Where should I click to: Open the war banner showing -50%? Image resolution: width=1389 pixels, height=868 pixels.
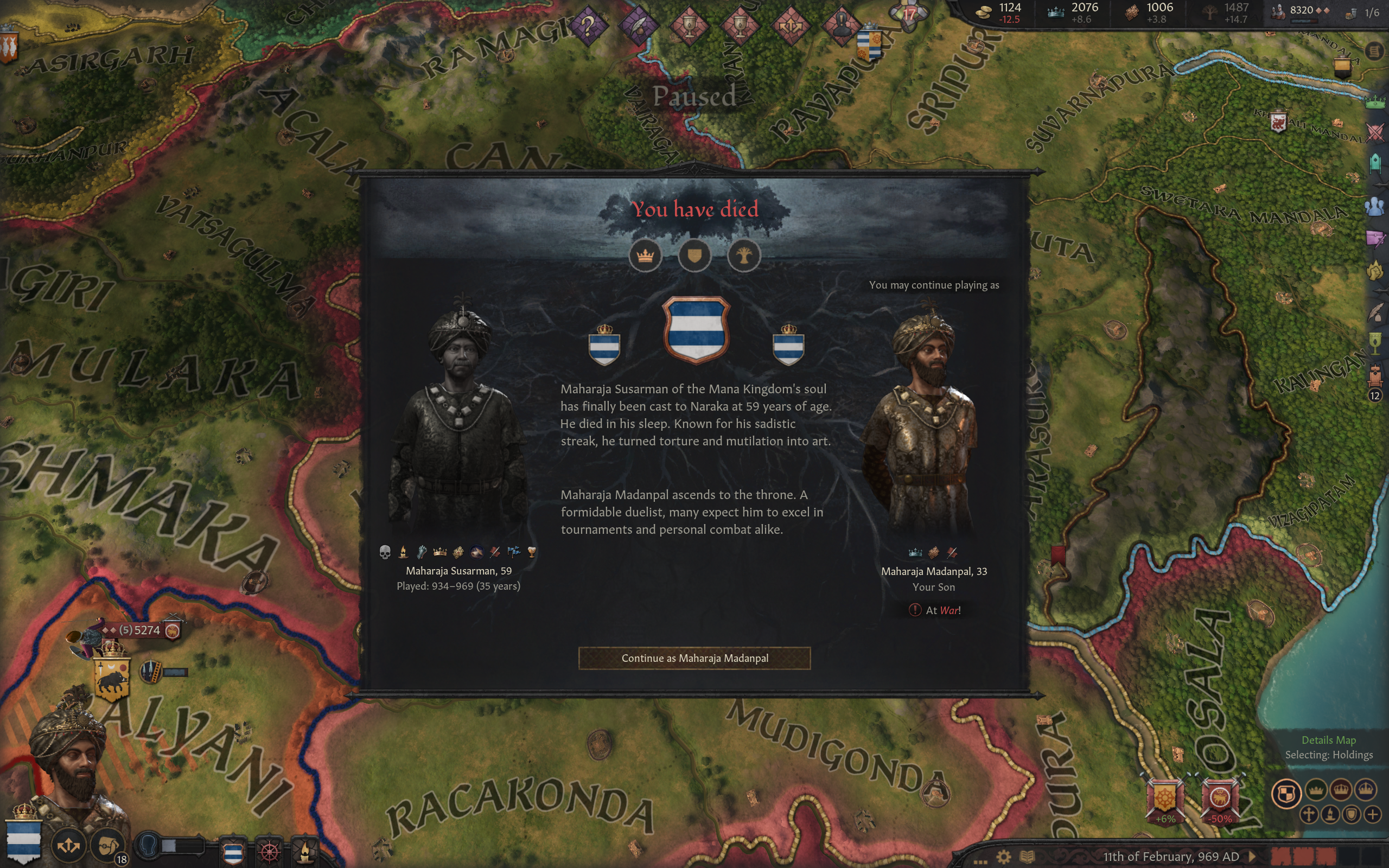coord(1220,799)
